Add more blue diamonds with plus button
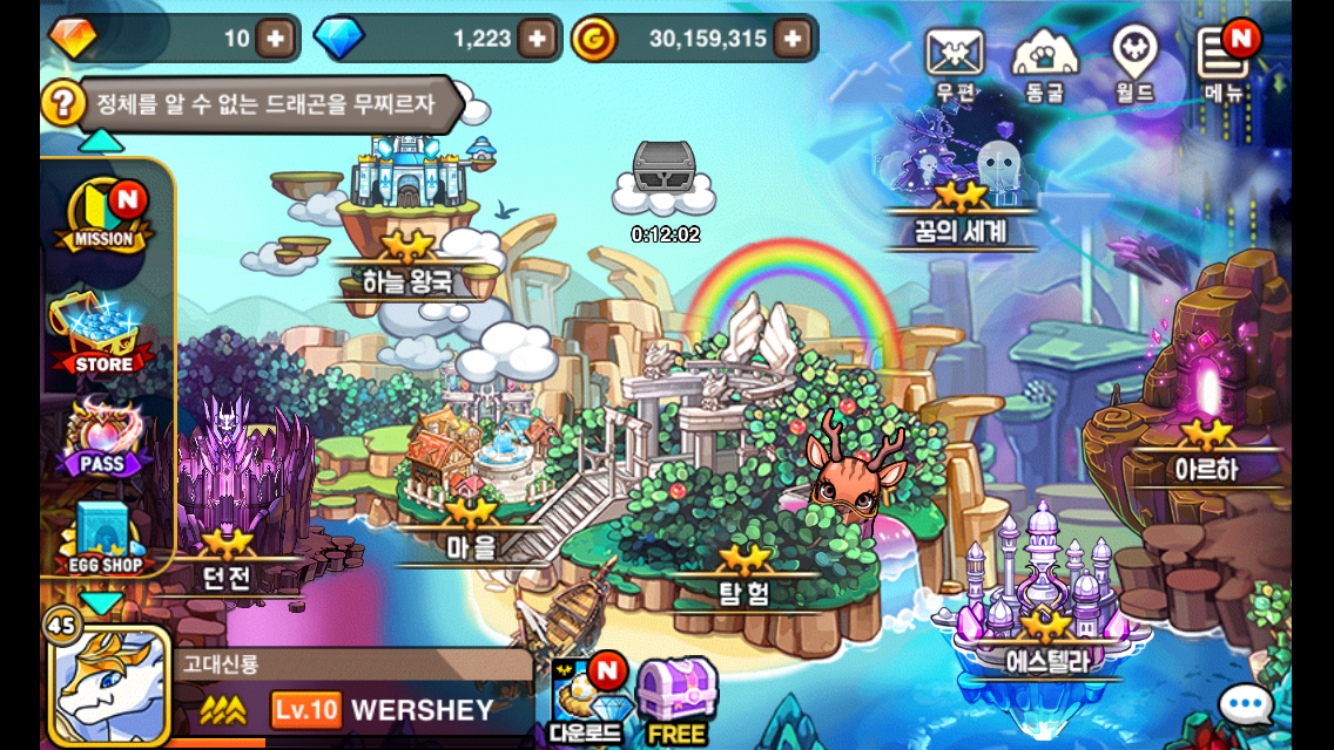This screenshot has height=750, width=1334. pos(537,39)
